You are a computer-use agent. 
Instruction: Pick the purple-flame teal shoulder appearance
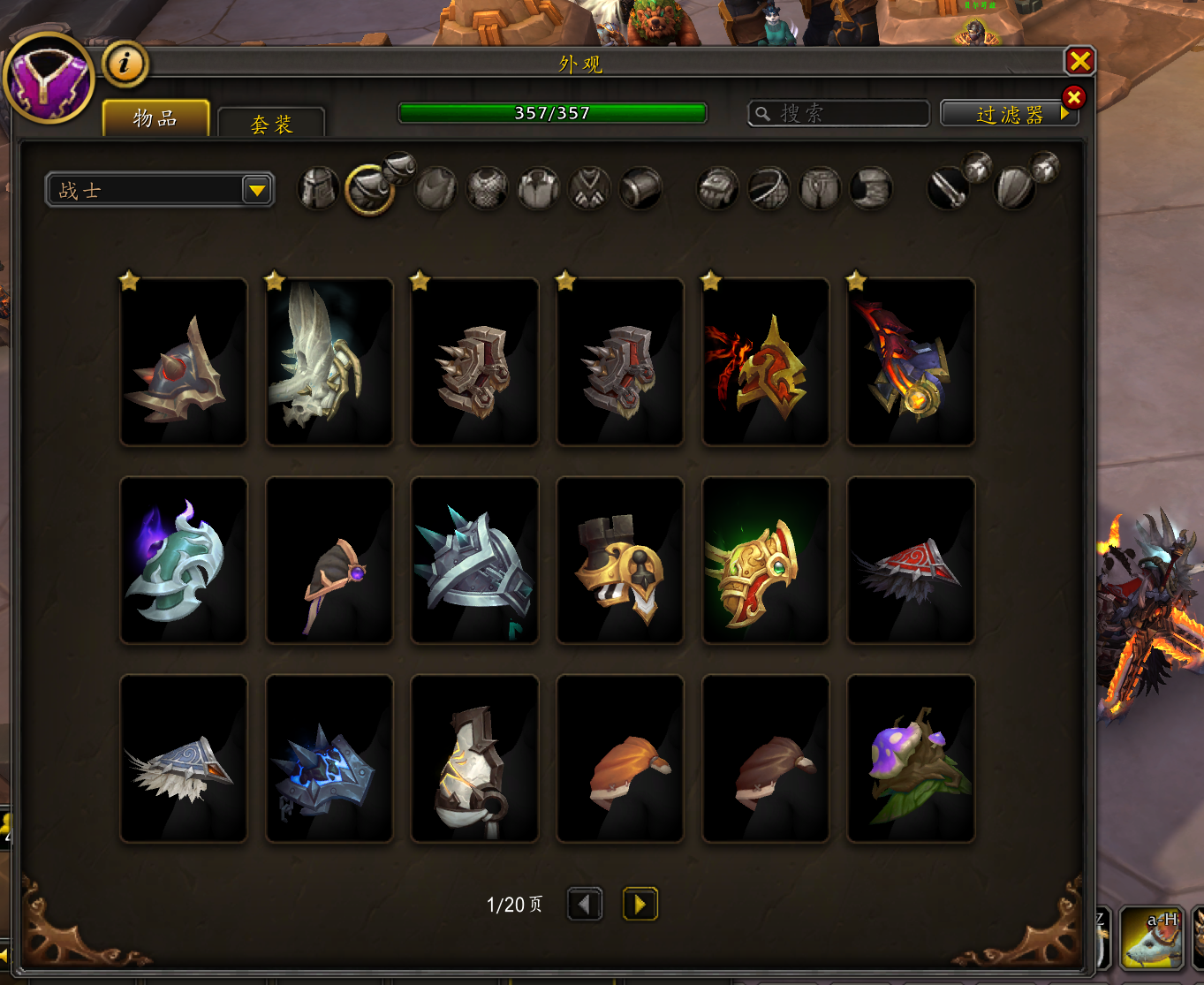[184, 560]
